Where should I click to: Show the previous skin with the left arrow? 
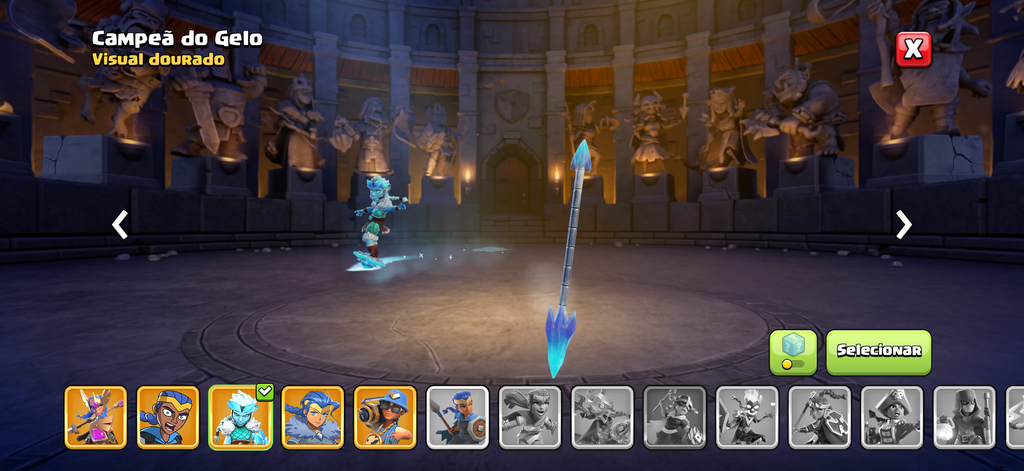120,225
